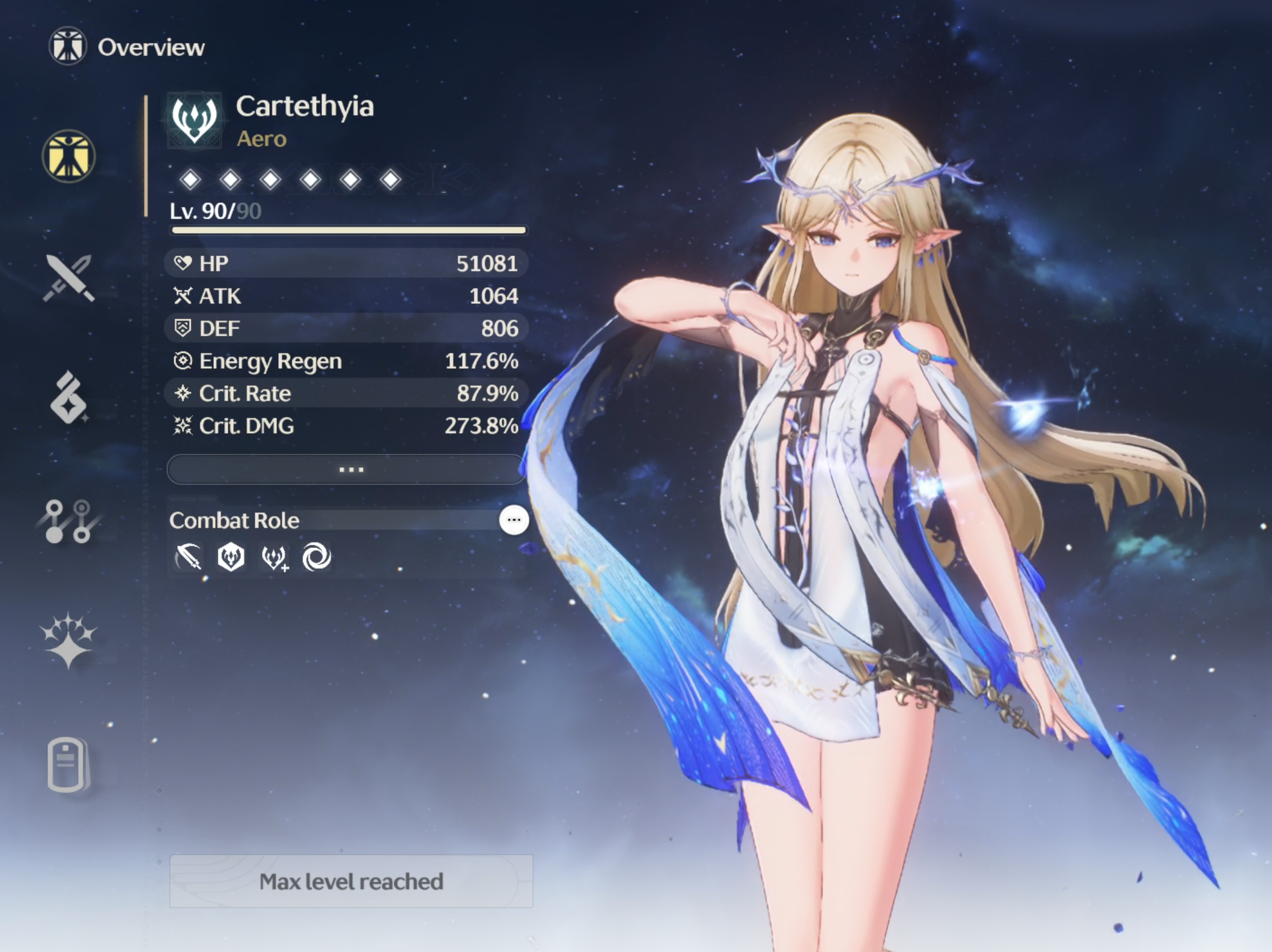This screenshot has height=952, width=1272.
Task: Open the Echoes tab with diamond icon
Action: click(68, 398)
